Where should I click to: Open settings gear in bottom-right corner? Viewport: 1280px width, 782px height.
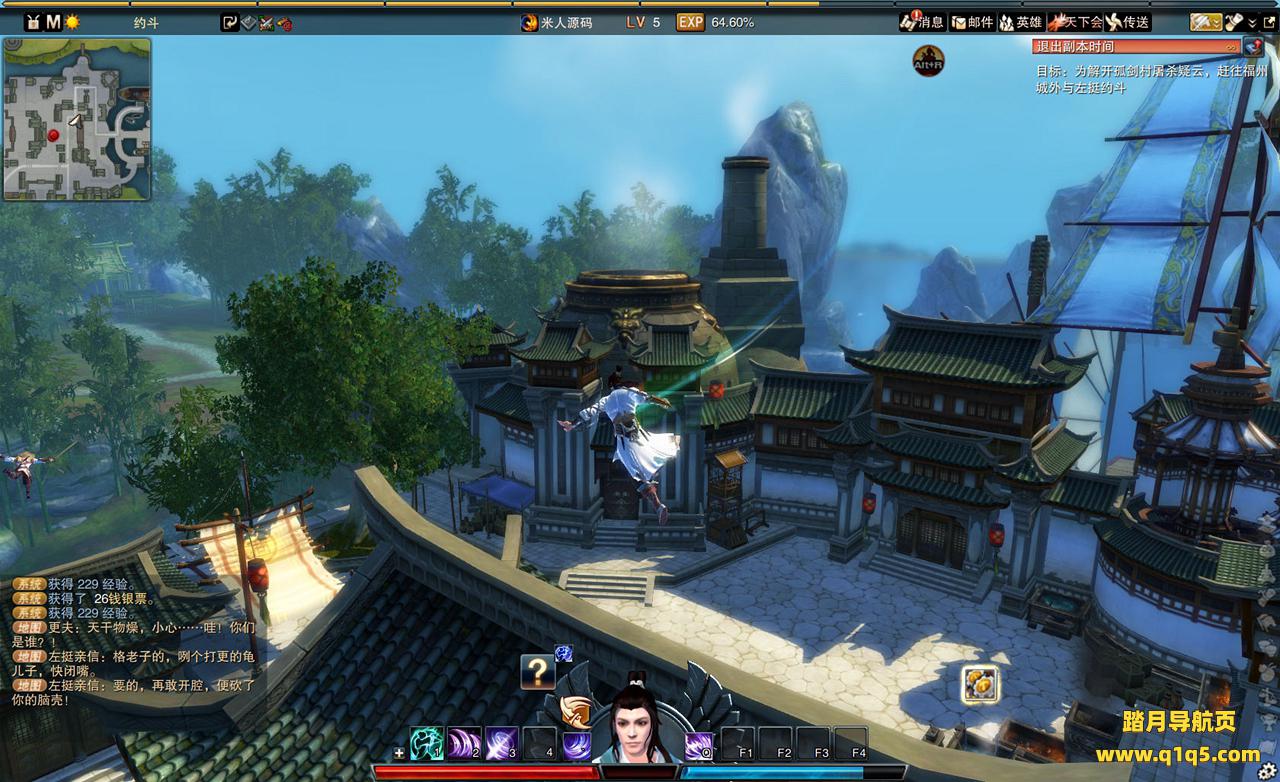click(x=1268, y=771)
